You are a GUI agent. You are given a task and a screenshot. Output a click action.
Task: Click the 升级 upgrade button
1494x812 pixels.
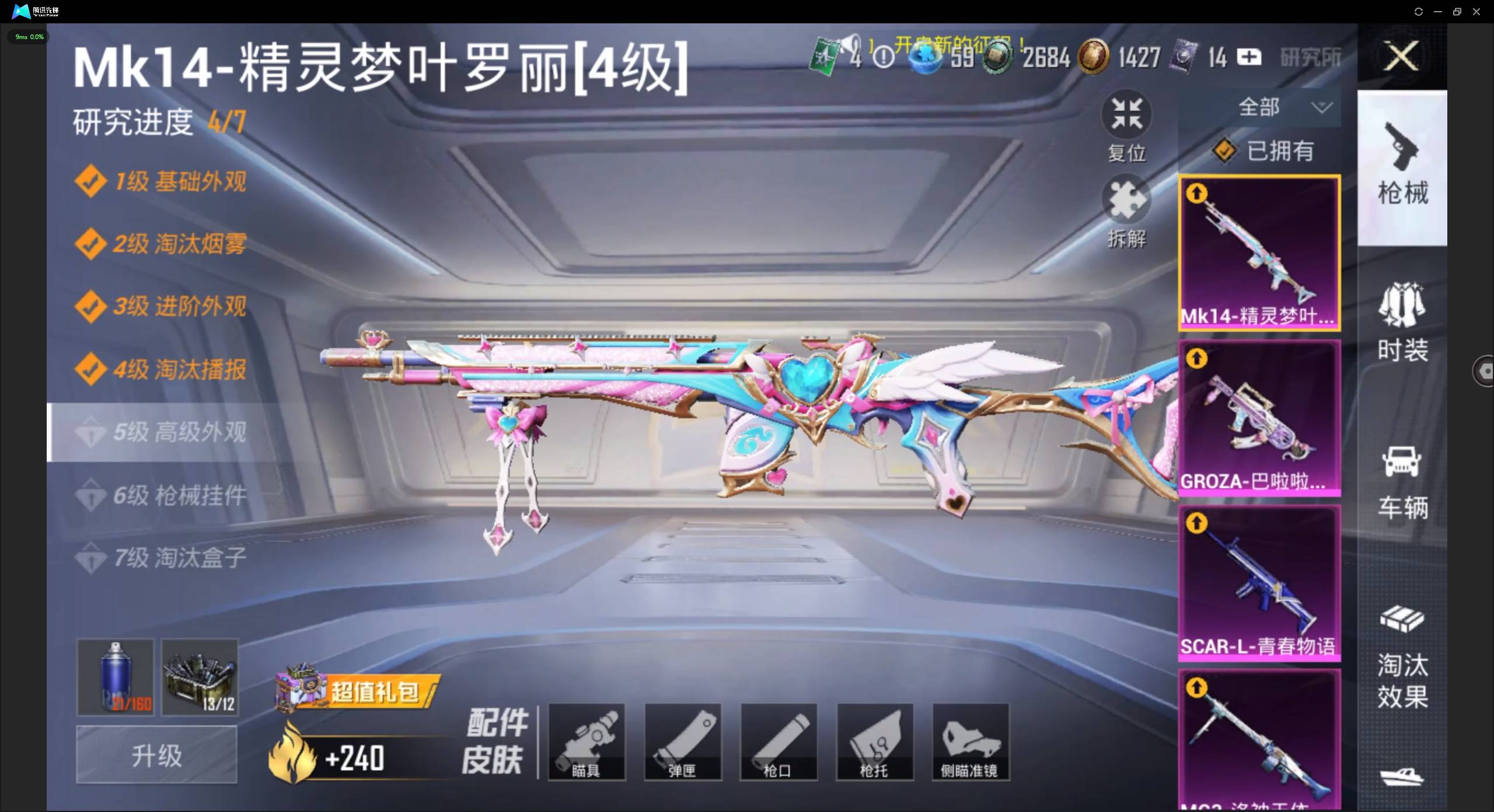coord(156,755)
